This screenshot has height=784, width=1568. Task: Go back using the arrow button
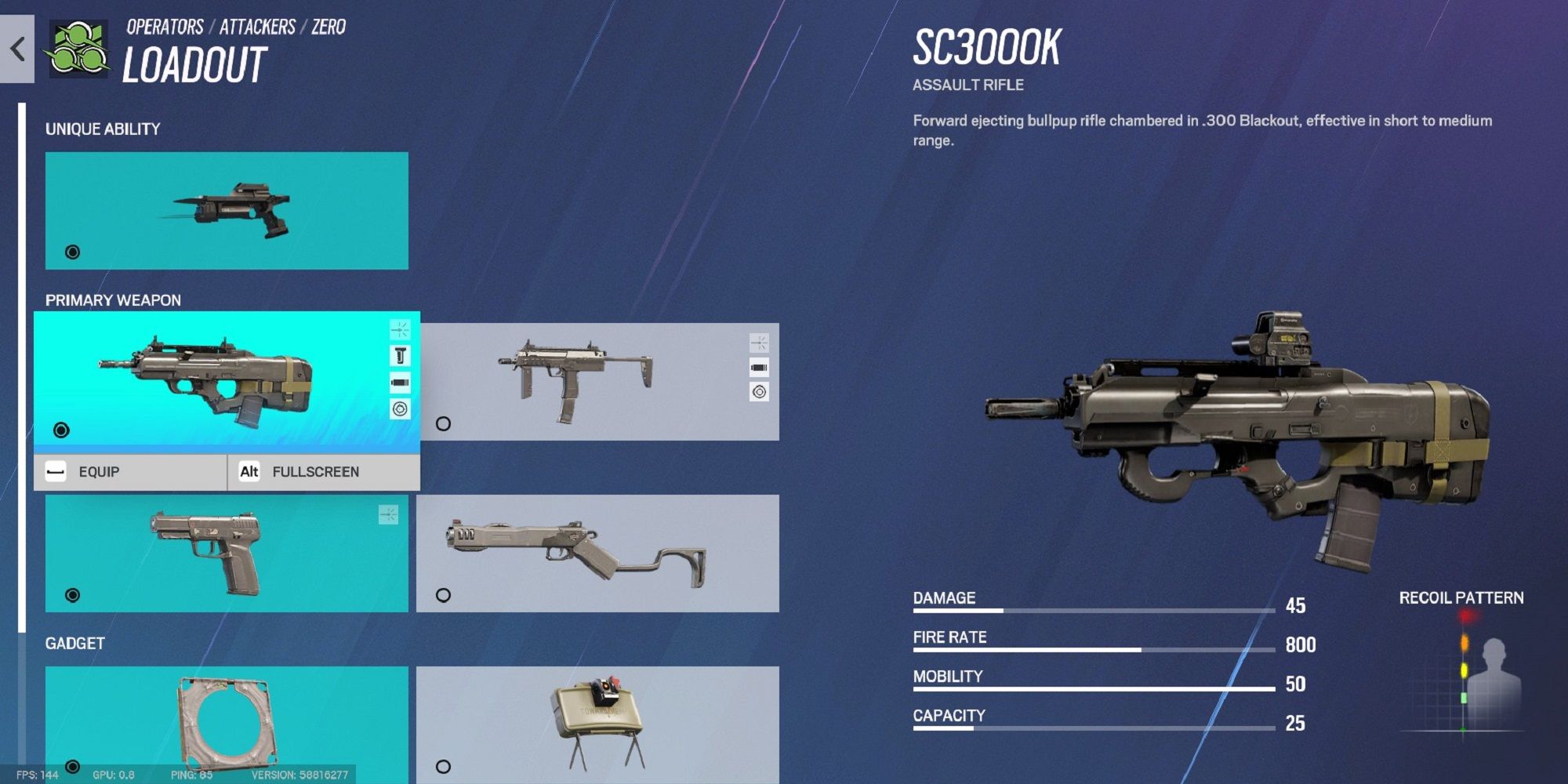click(17, 49)
